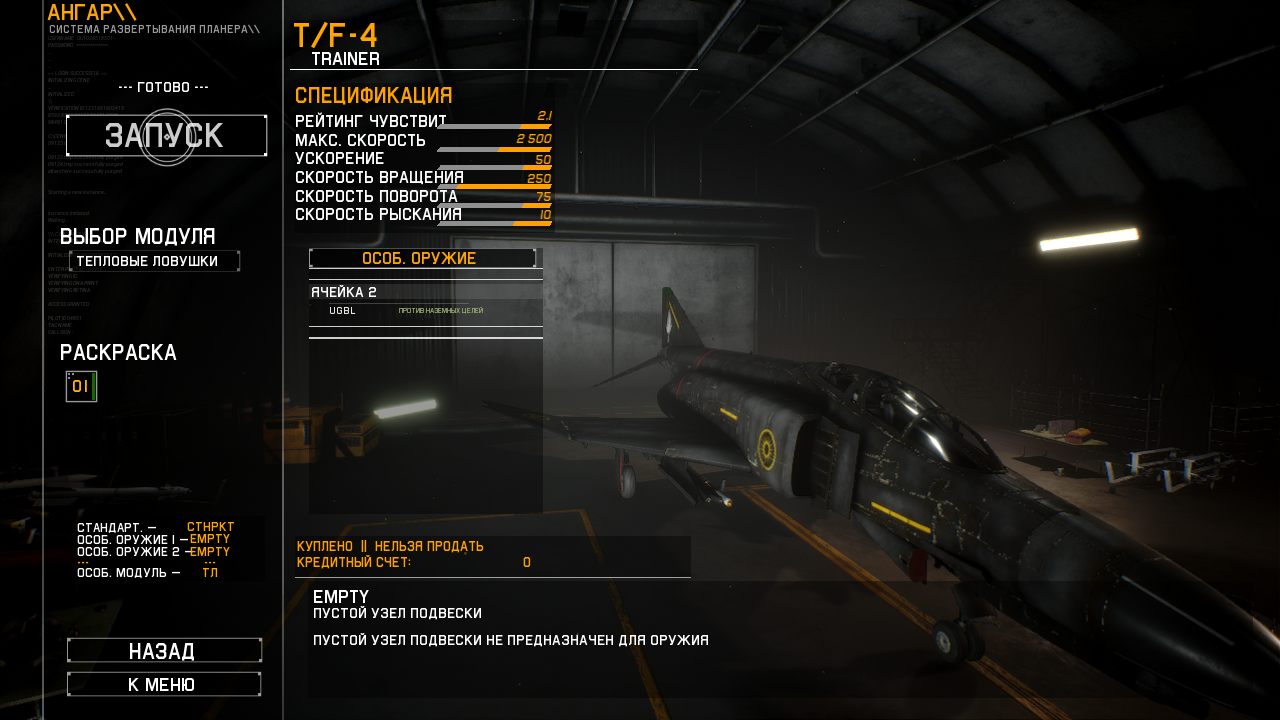This screenshot has height=720, width=1280.
Task: Click the Тепловые ловушки module selector
Action: (155, 260)
